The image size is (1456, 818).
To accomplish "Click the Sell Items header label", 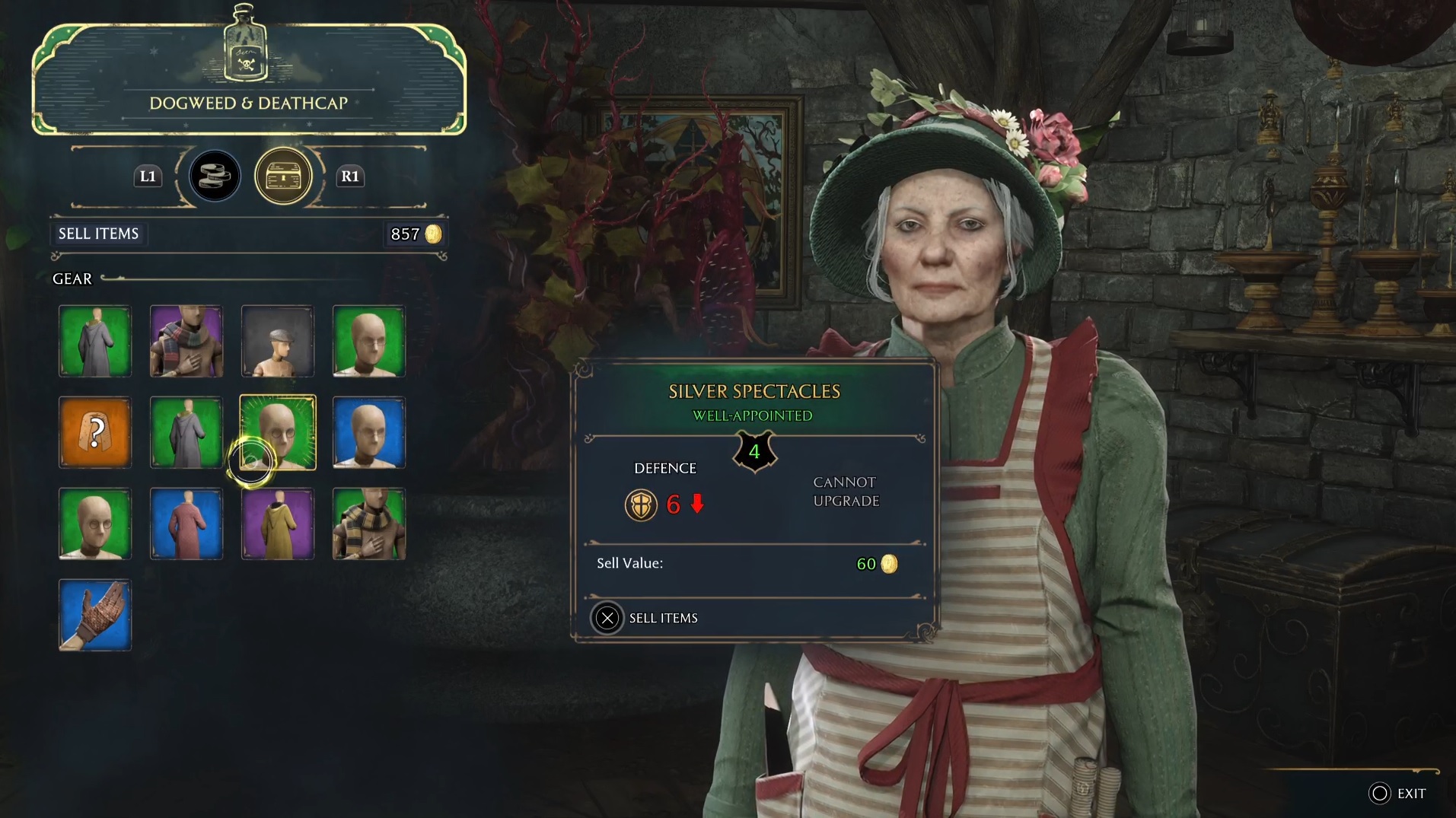I will tap(98, 234).
